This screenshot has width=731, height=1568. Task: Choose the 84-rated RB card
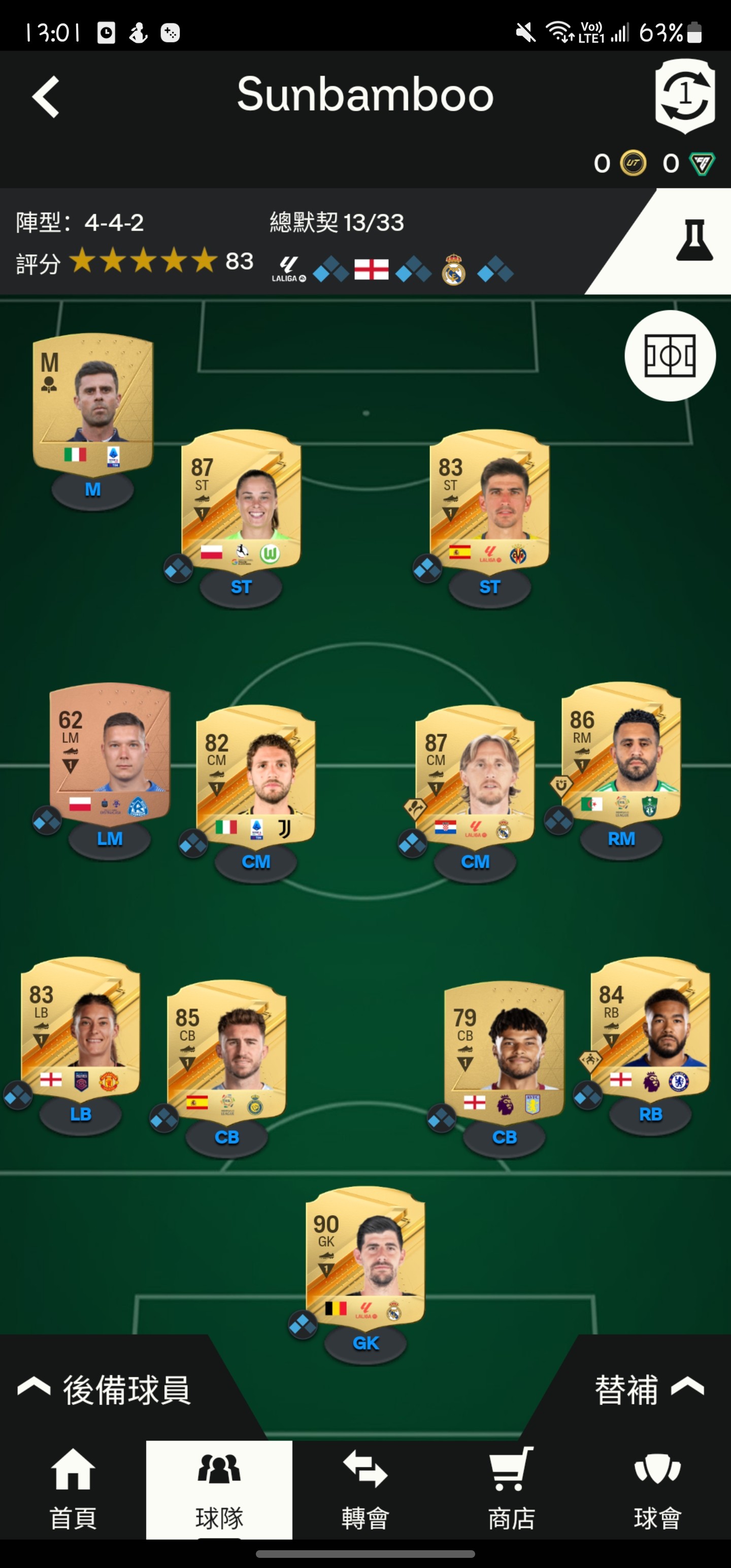(x=650, y=1028)
